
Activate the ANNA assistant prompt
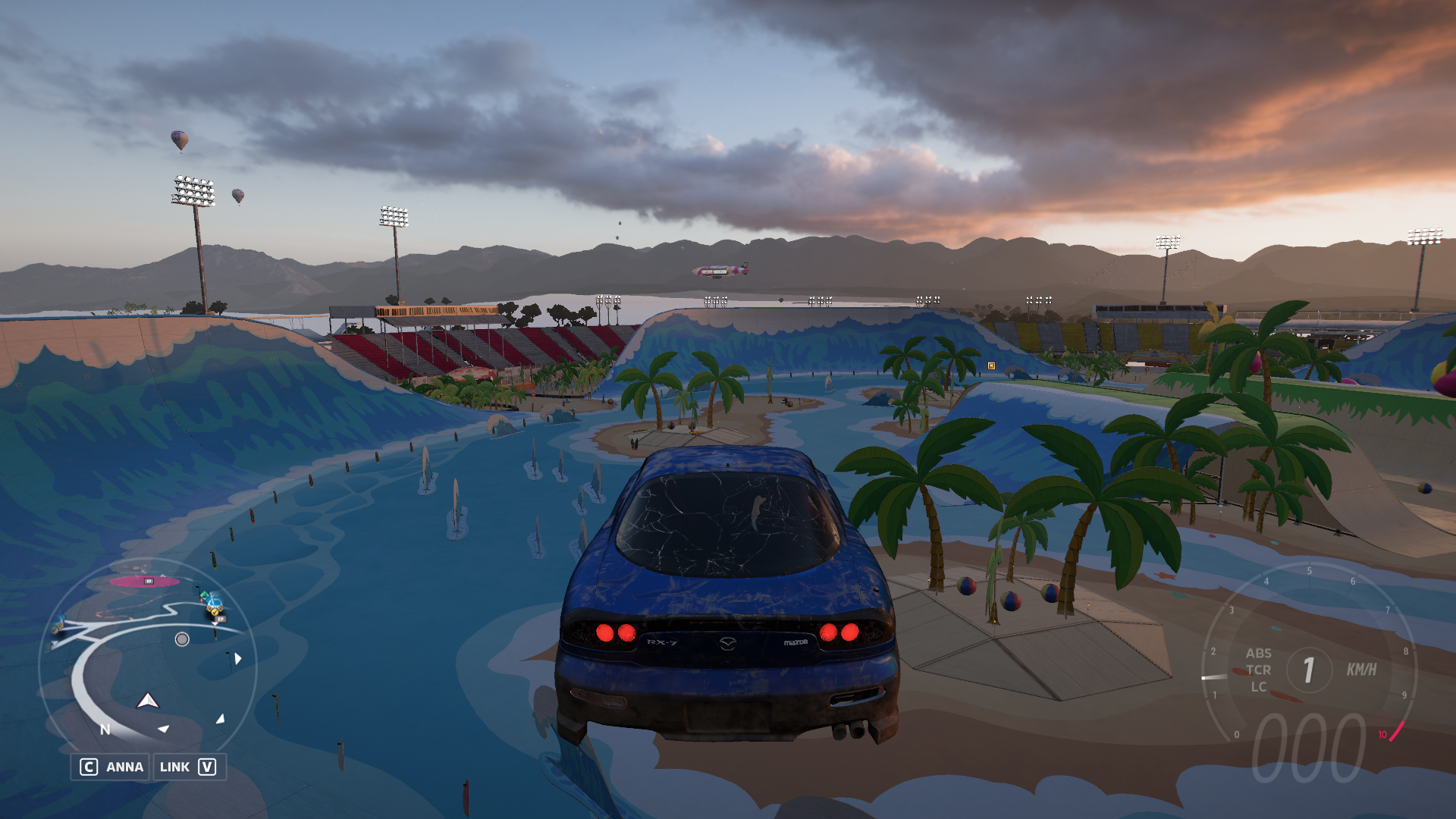click(124, 766)
